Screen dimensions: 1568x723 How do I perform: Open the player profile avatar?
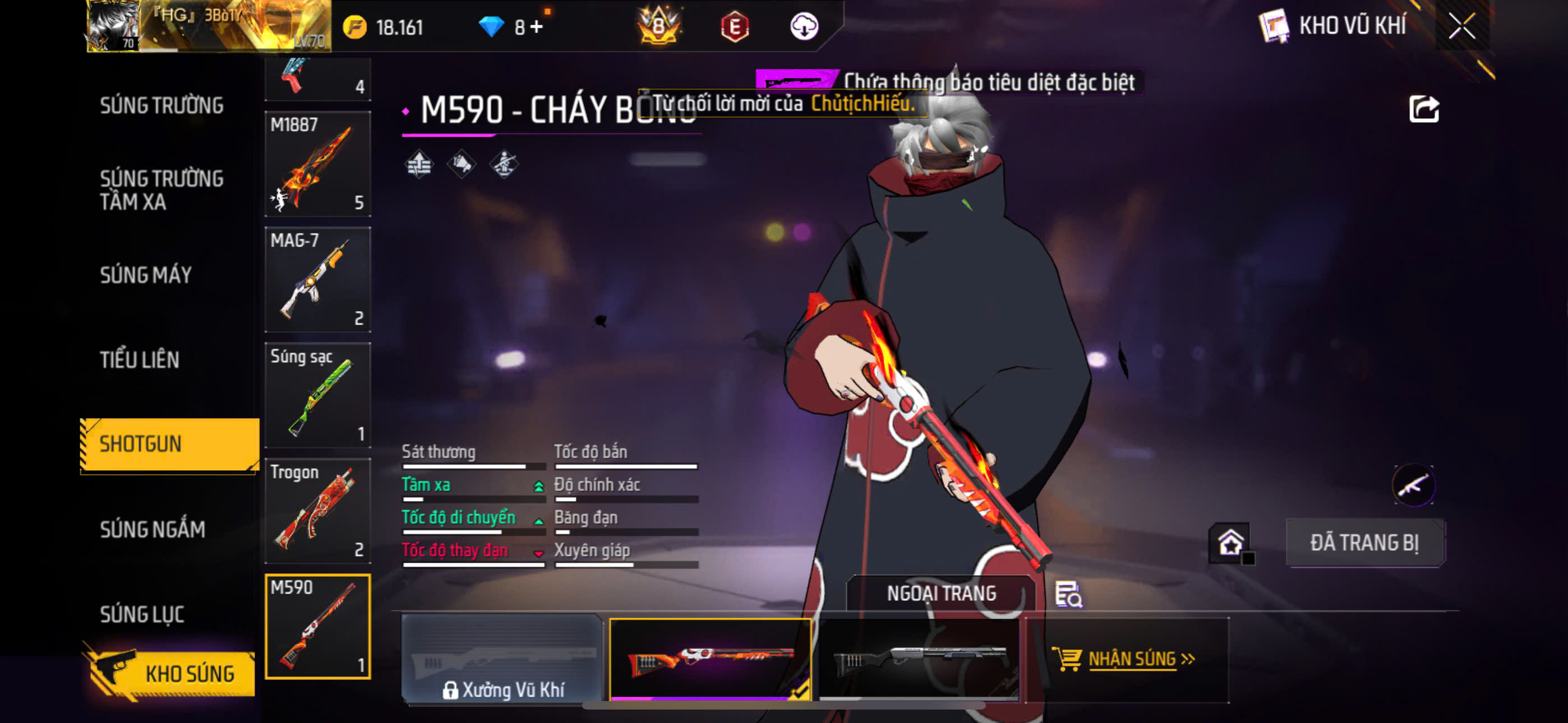click(114, 26)
